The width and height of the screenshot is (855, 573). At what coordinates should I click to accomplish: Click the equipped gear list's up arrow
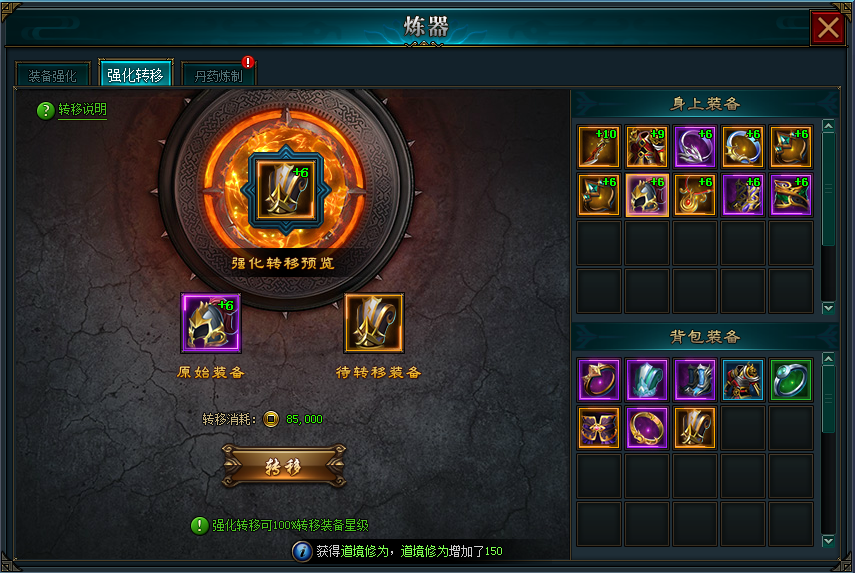828,127
